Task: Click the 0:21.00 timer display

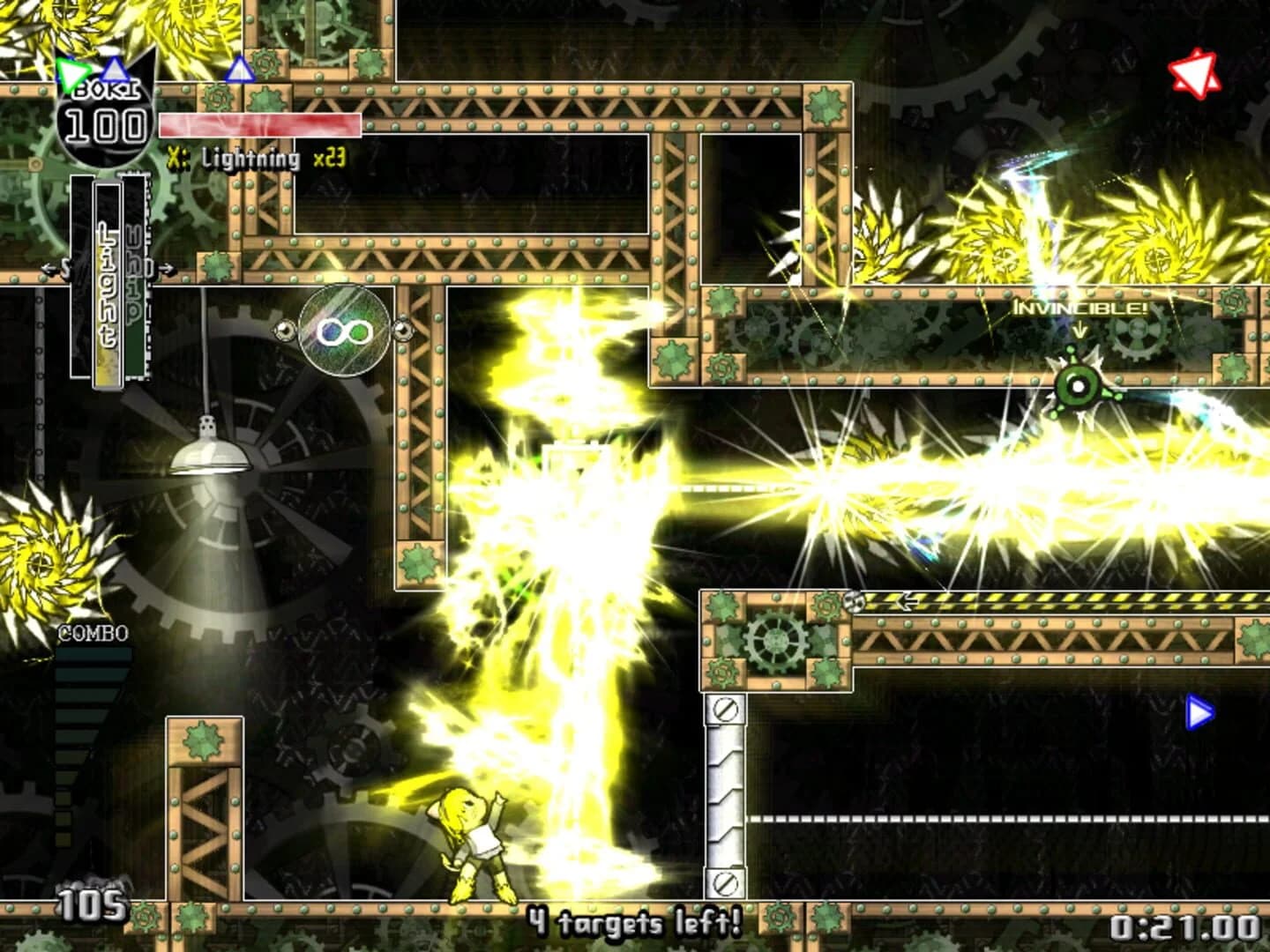Action: tap(1186, 928)
